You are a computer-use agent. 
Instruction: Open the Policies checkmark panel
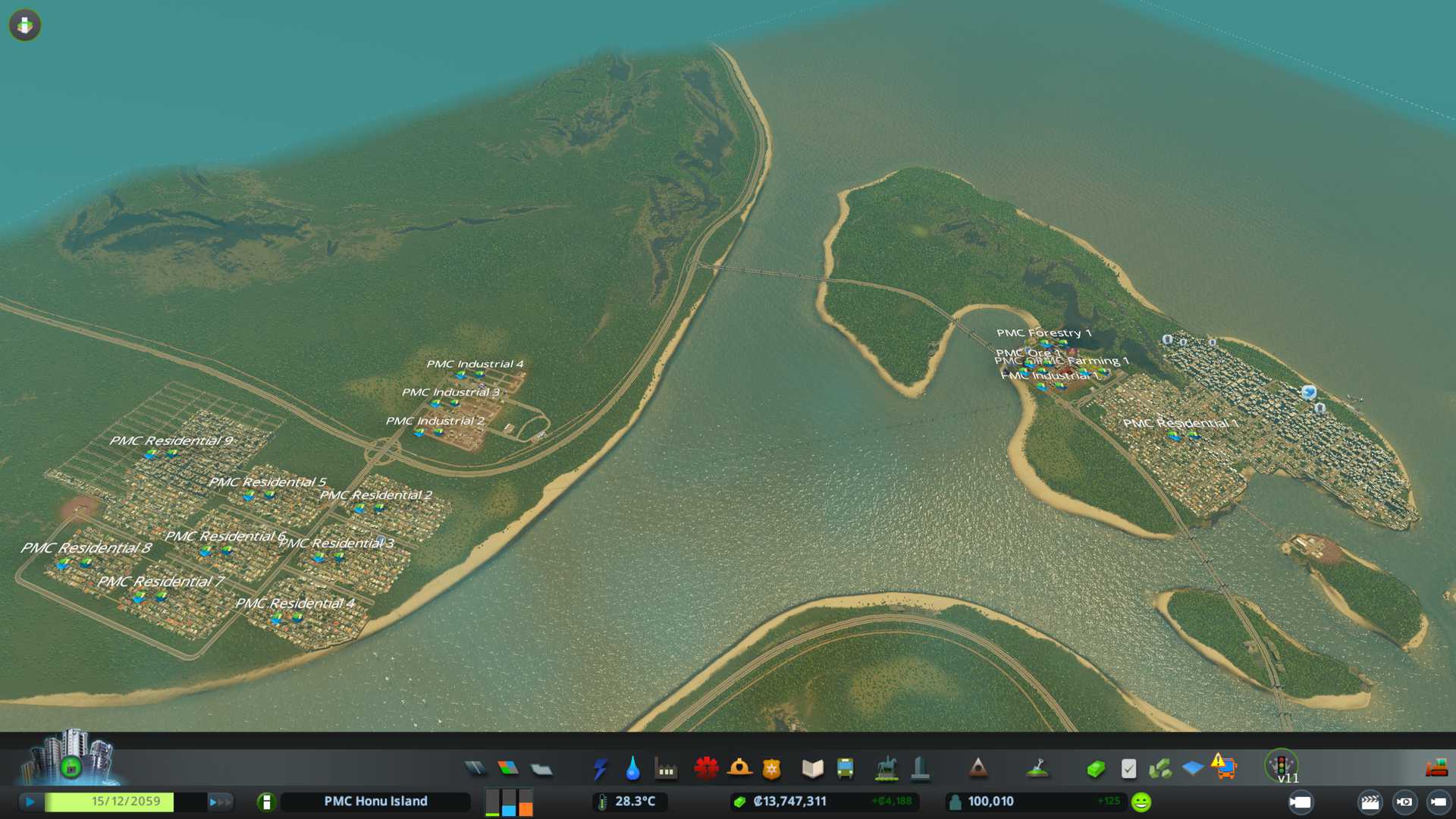pos(1128,769)
